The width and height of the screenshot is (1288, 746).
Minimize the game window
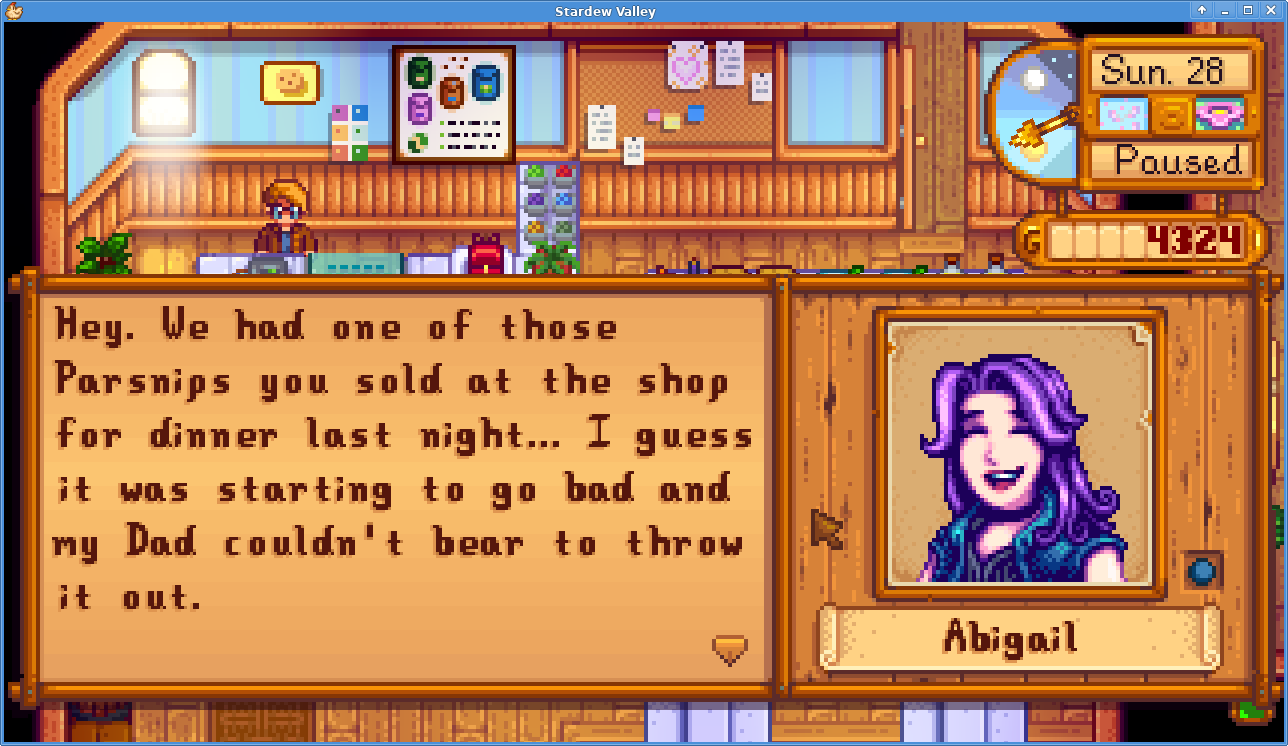(1225, 10)
